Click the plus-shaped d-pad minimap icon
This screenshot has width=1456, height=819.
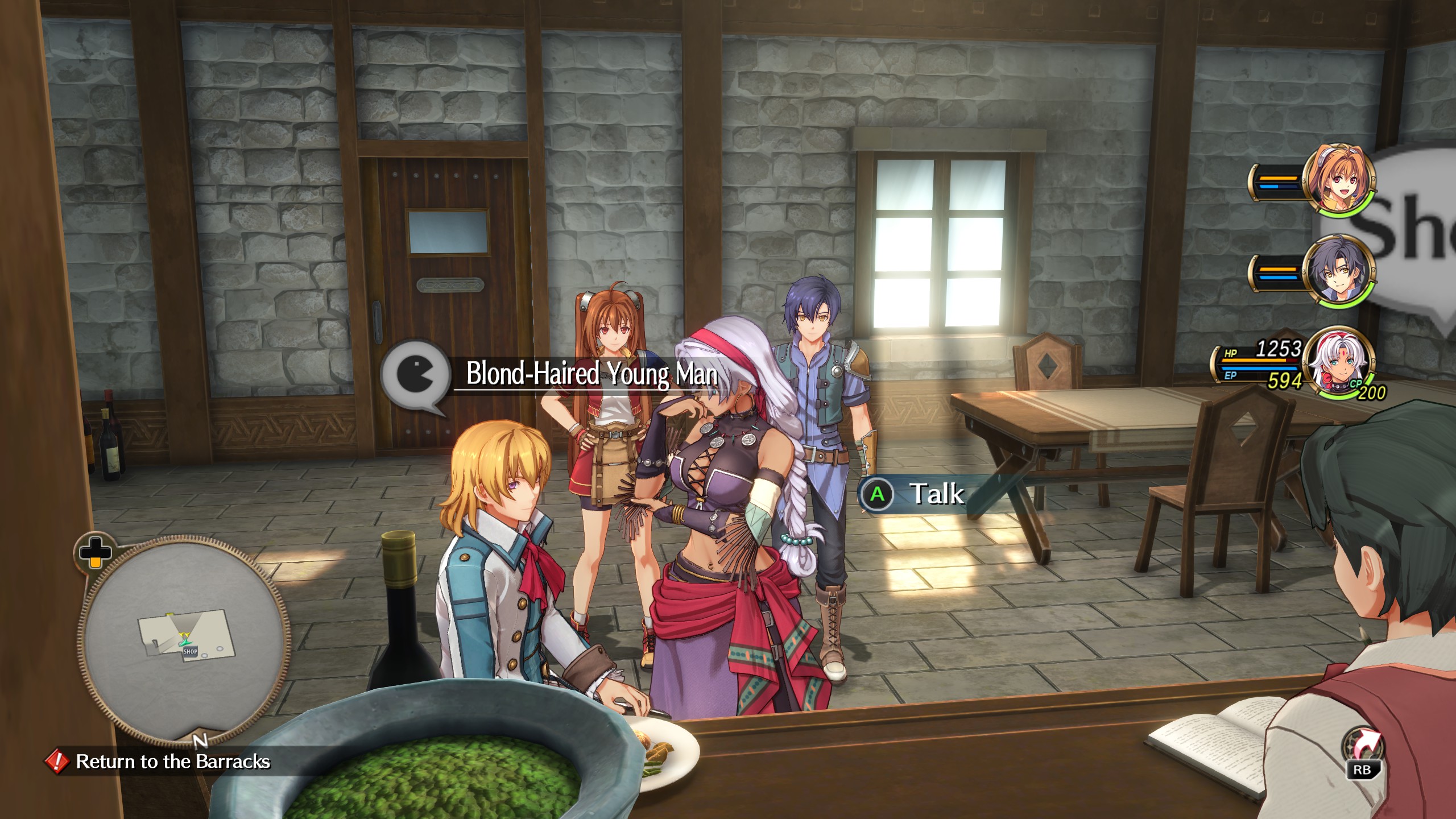94,552
